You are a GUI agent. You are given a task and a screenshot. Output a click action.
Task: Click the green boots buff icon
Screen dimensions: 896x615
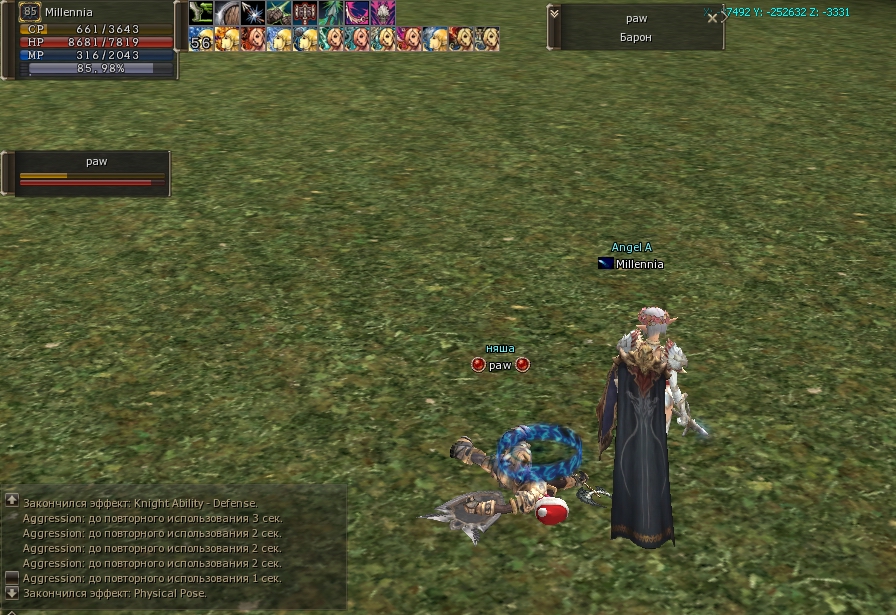coord(201,13)
